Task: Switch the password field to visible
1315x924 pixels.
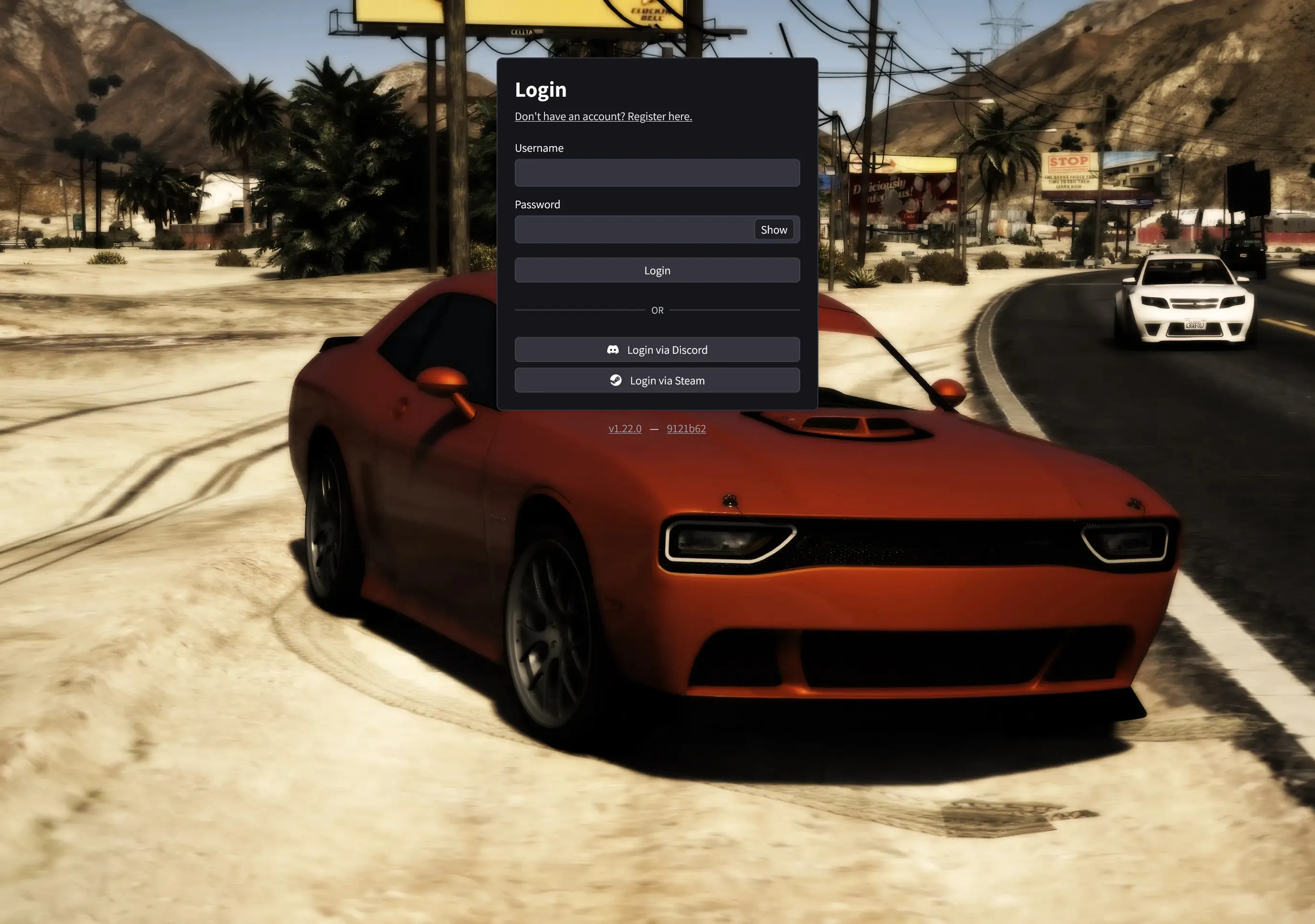Action: 774,229
